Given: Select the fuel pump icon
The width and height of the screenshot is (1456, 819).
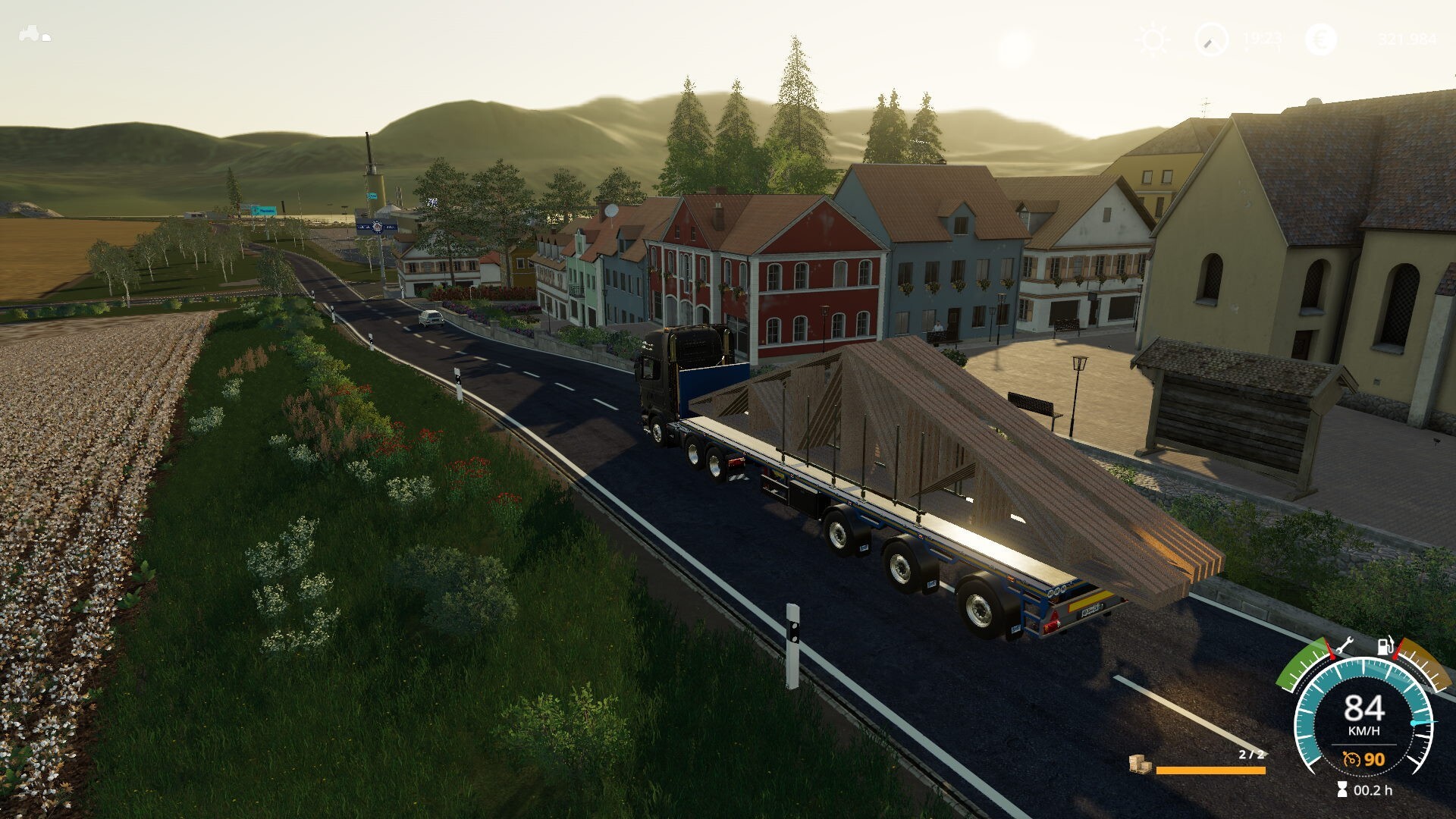Looking at the screenshot, I should [1386, 647].
